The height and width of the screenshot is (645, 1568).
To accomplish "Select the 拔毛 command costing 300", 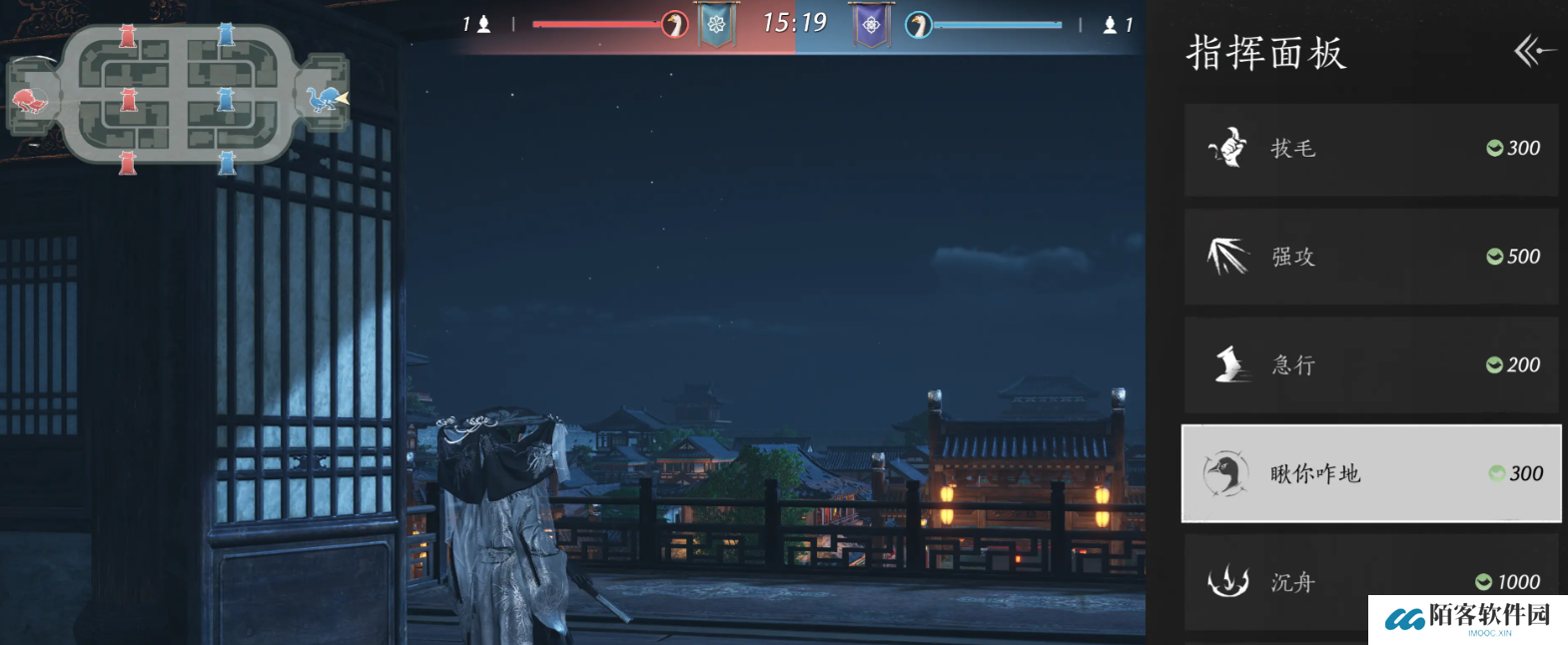I will coord(1370,149).
